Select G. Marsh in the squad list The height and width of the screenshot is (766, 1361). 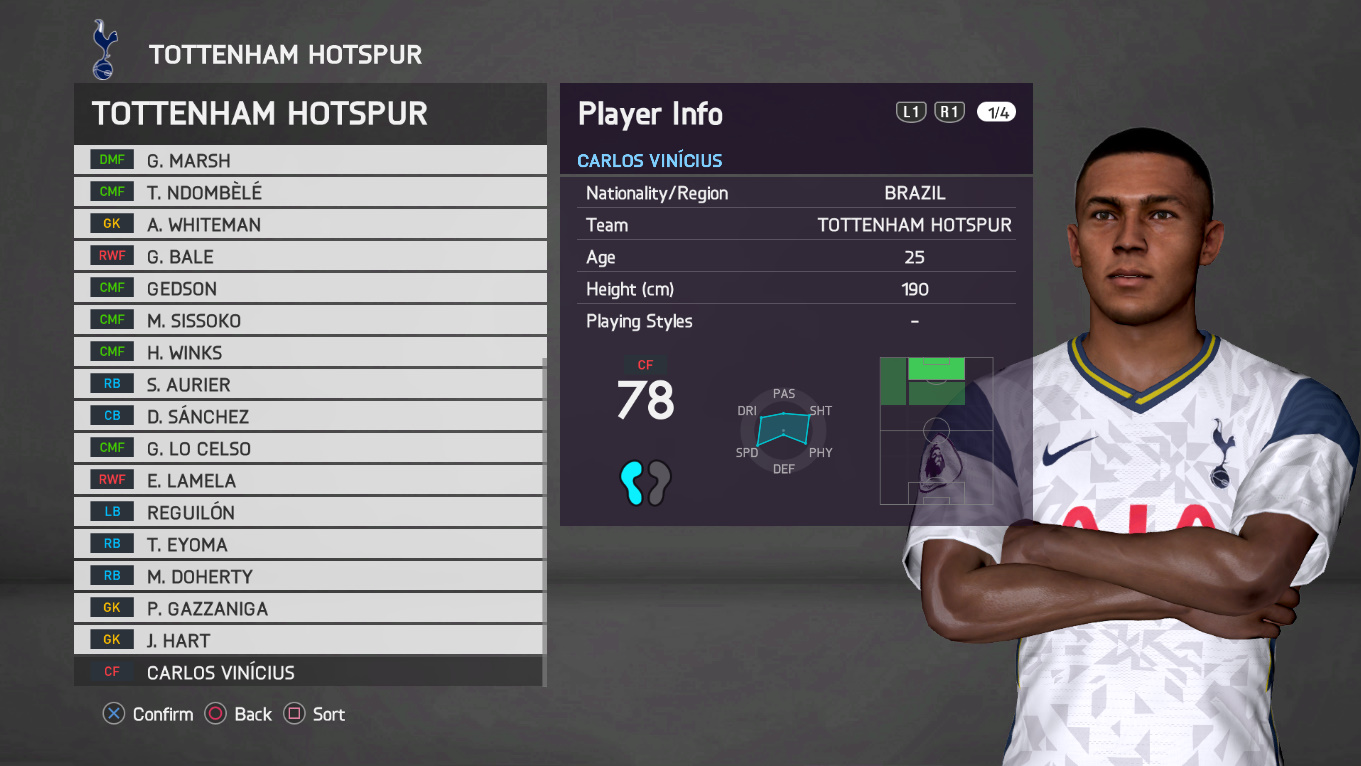click(310, 160)
